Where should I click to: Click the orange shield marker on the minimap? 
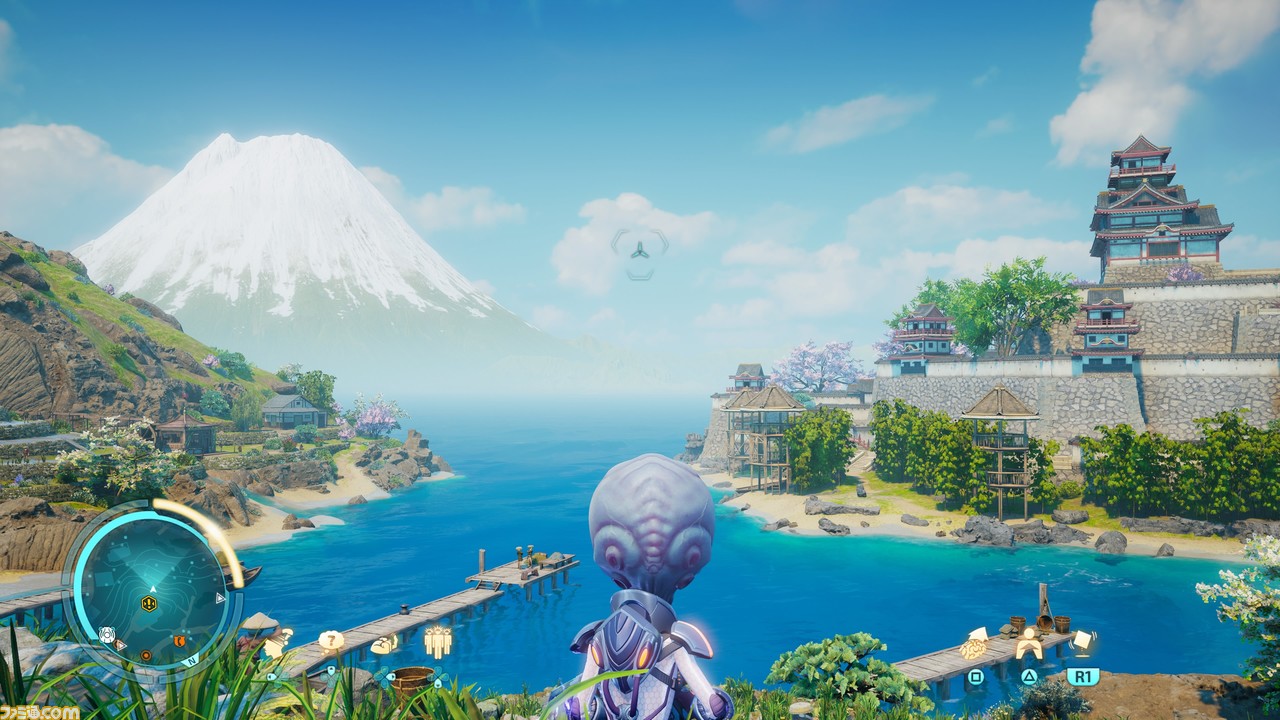[180, 641]
